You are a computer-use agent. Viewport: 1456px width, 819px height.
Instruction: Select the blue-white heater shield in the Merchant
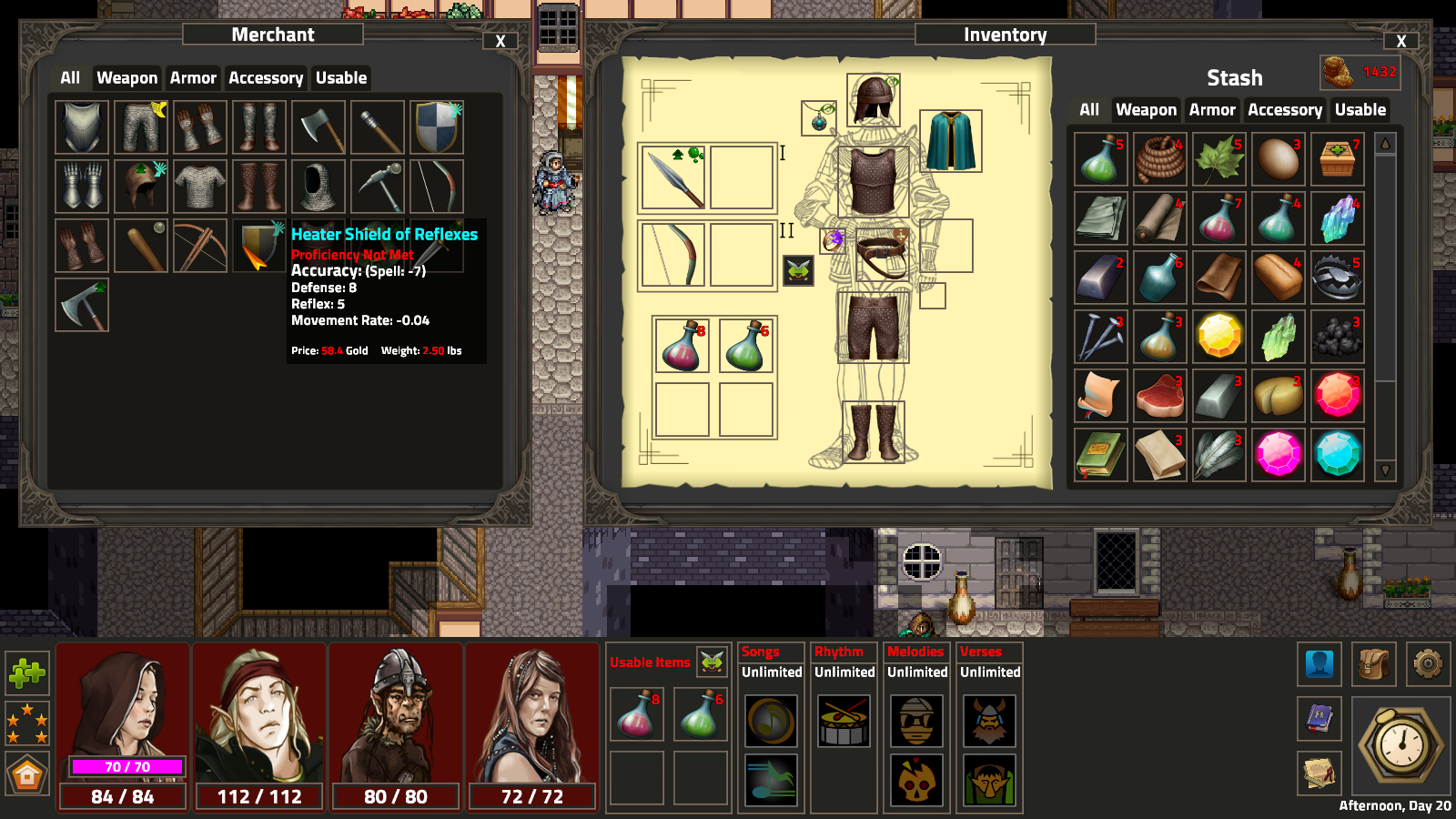click(437, 127)
